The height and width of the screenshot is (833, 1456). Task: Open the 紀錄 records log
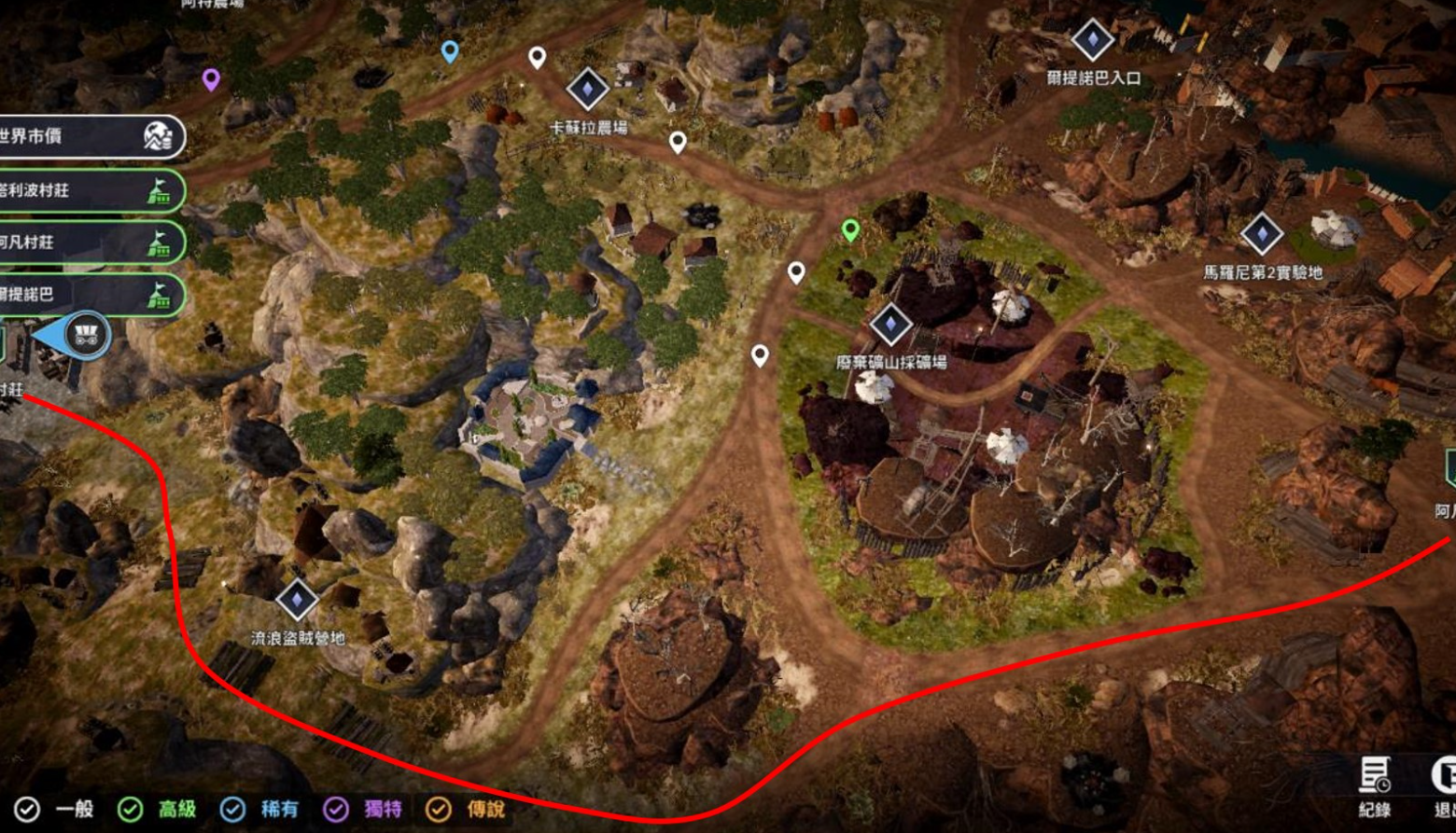(x=1374, y=785)
